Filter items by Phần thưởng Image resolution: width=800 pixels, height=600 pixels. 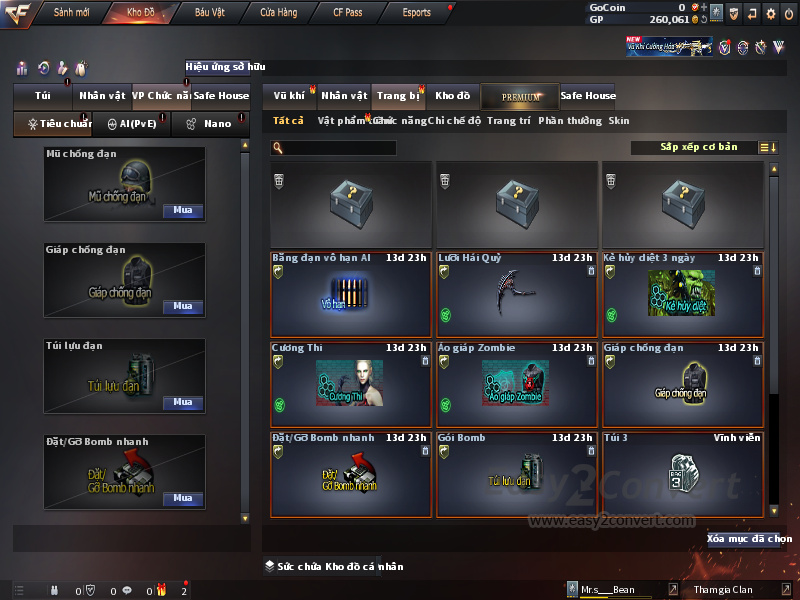coord(570,121)
